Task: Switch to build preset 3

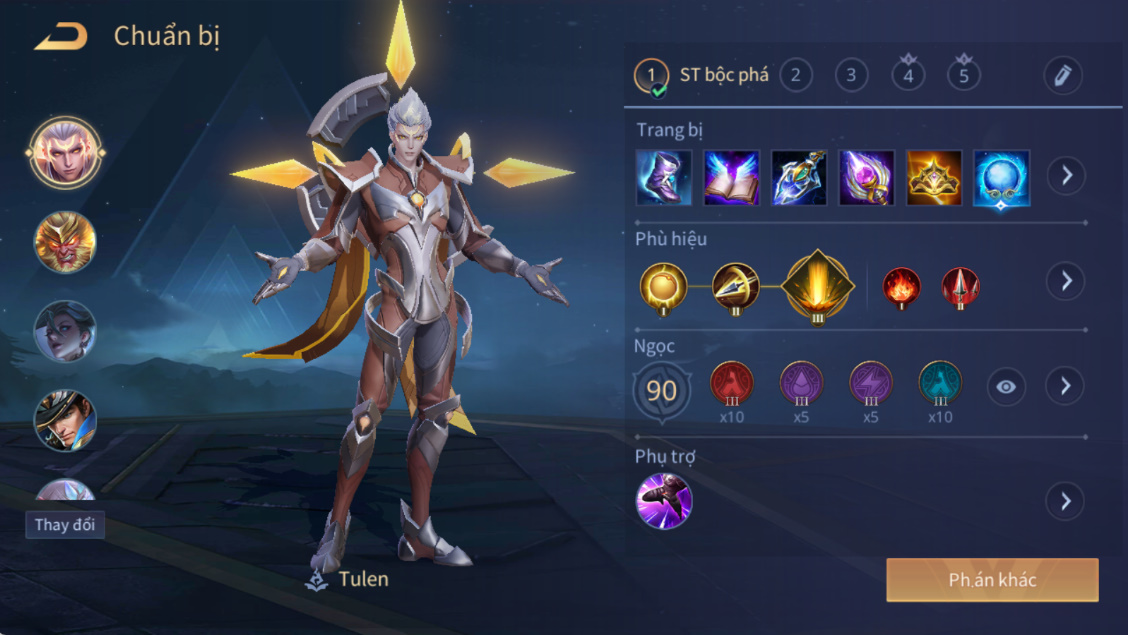Action: tap(852, 75)
